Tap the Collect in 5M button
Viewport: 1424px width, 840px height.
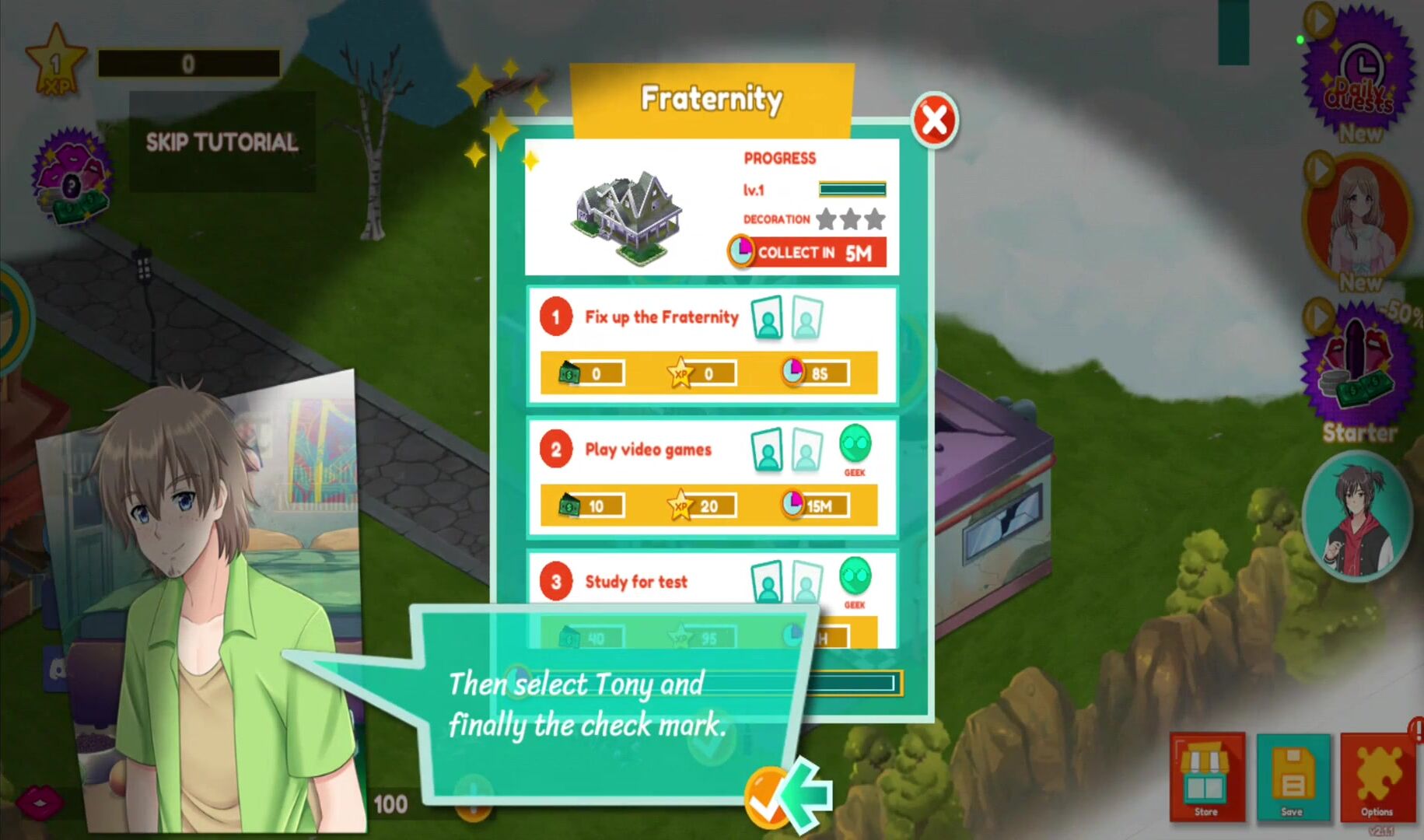(x=809, y=253)
